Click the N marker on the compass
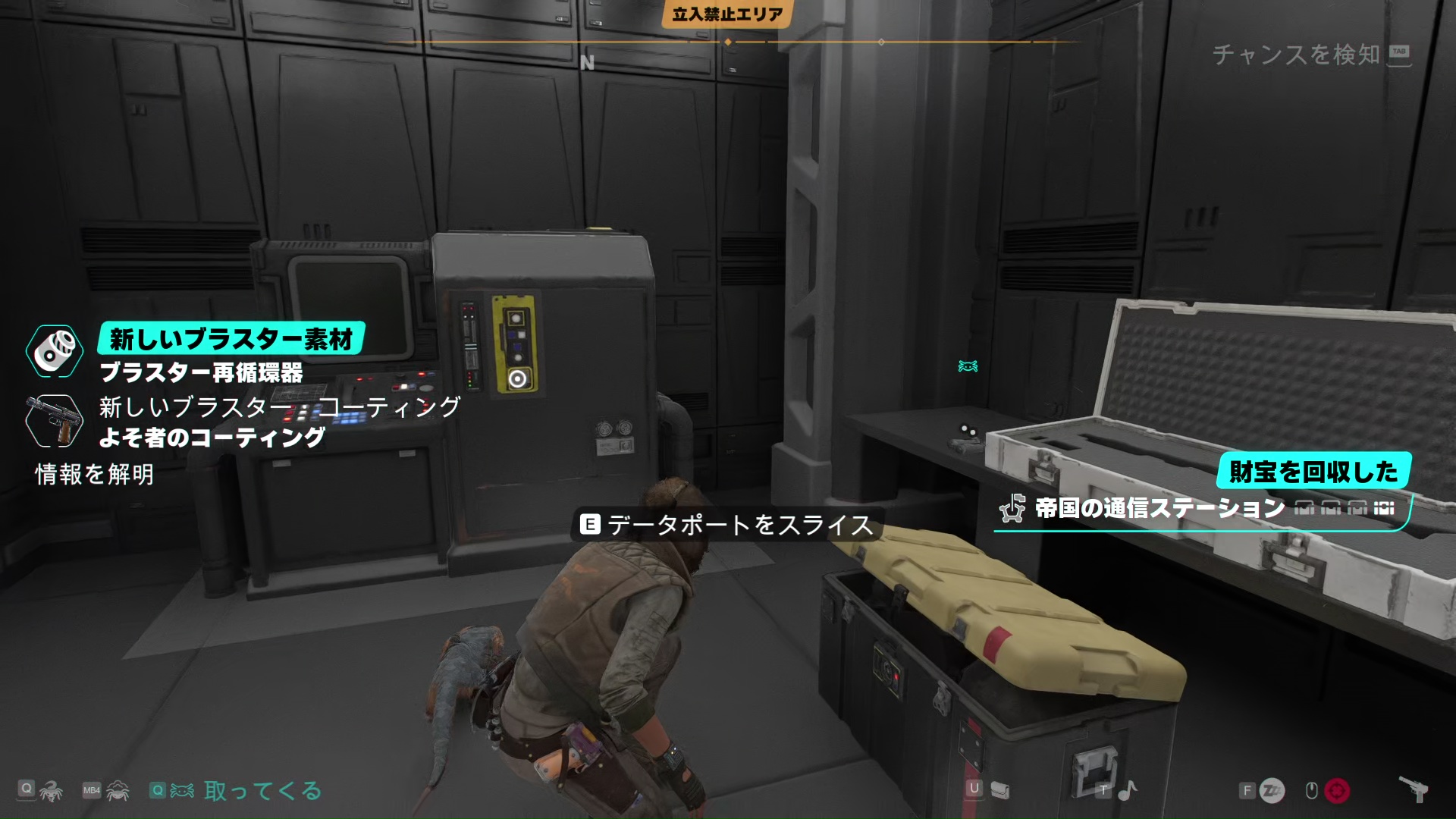 (587, 63)
